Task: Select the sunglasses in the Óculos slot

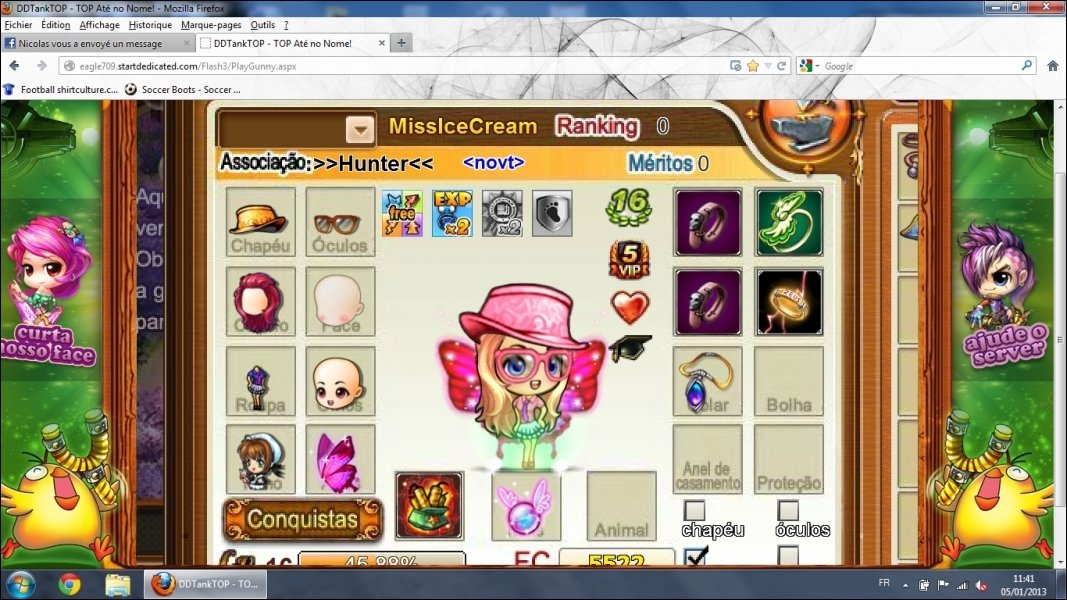Action: point(340,221)
